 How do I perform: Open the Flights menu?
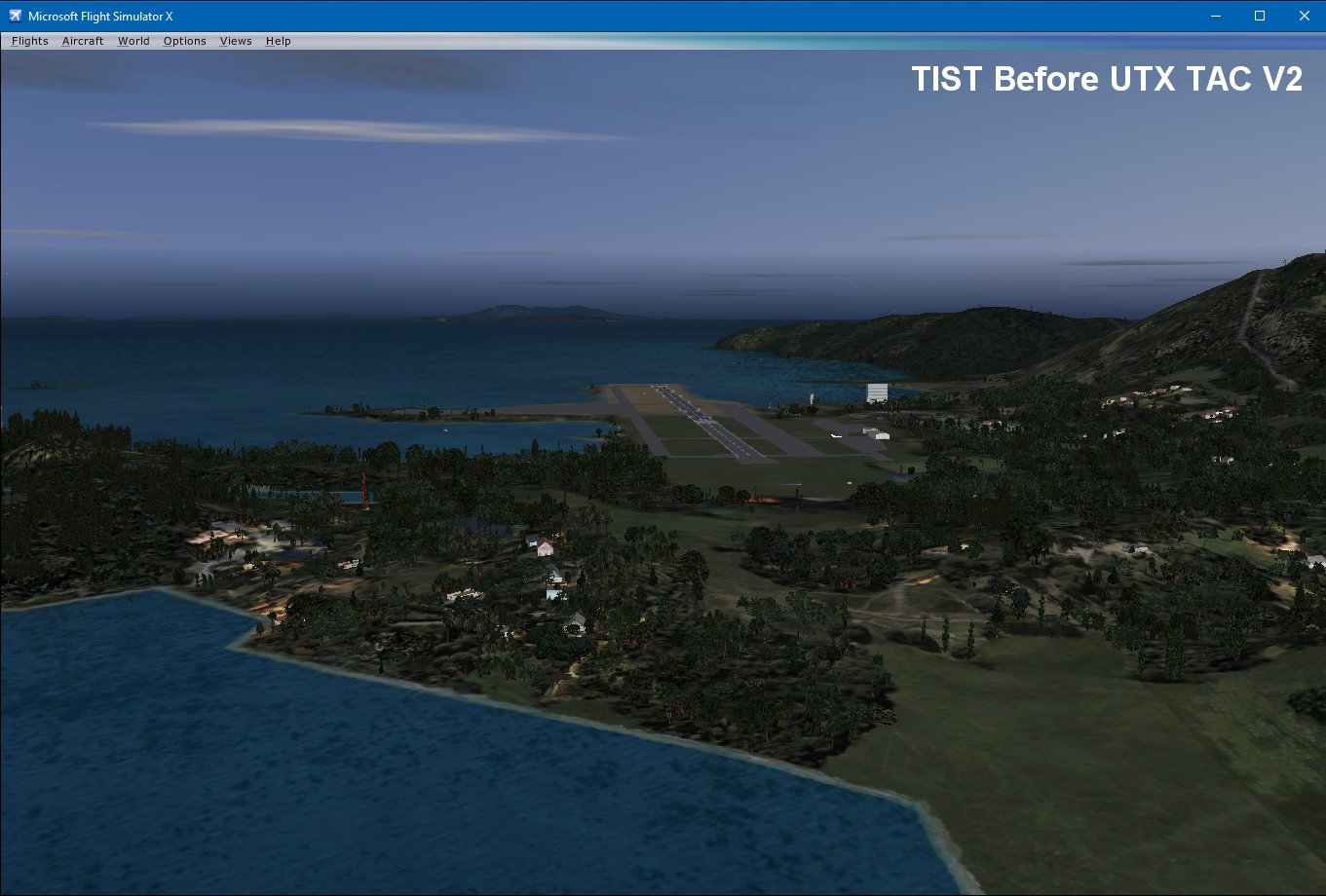[28, 41]
